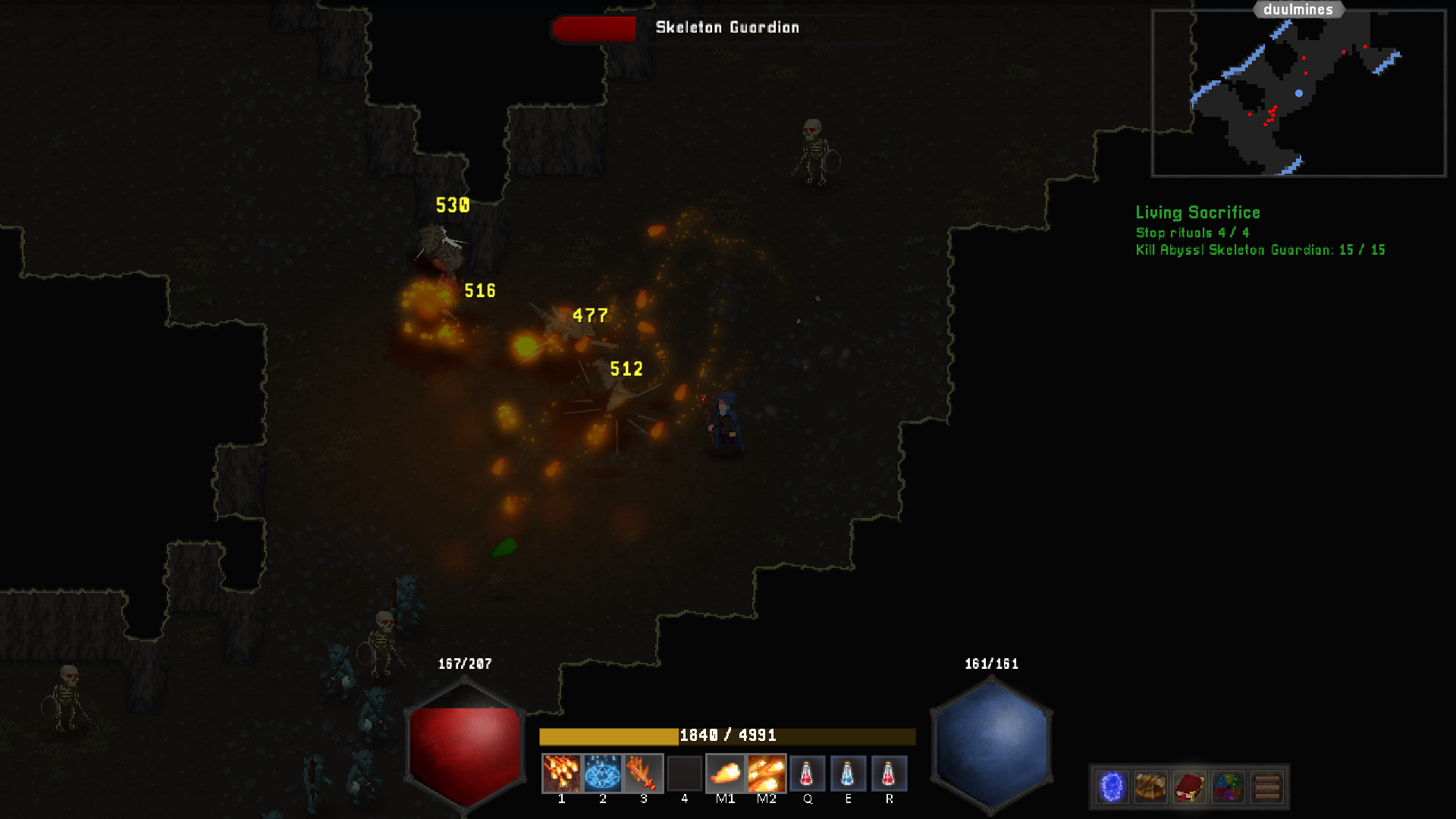
Task: Click the duulmines minimap
Action: (1298, 91)
